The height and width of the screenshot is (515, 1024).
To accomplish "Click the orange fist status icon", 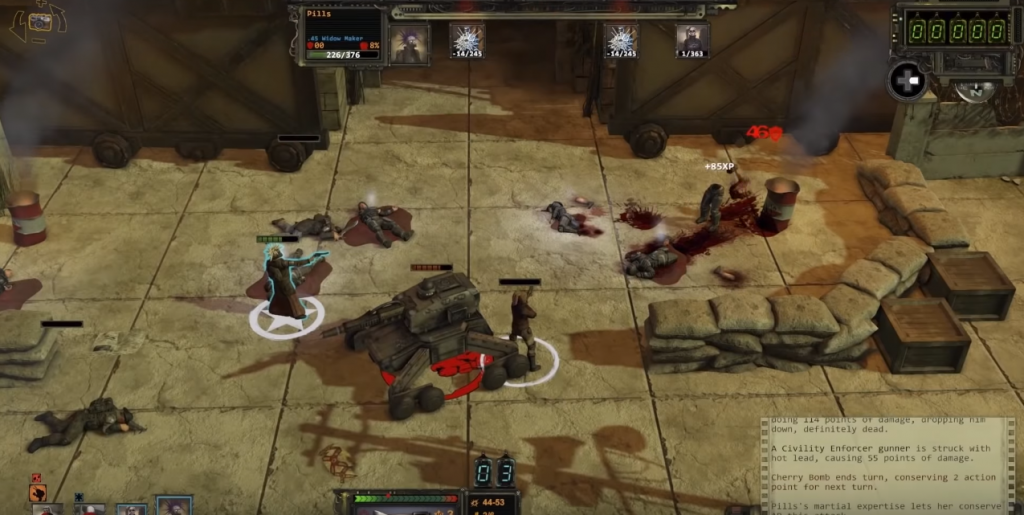I will coord(37,491).
